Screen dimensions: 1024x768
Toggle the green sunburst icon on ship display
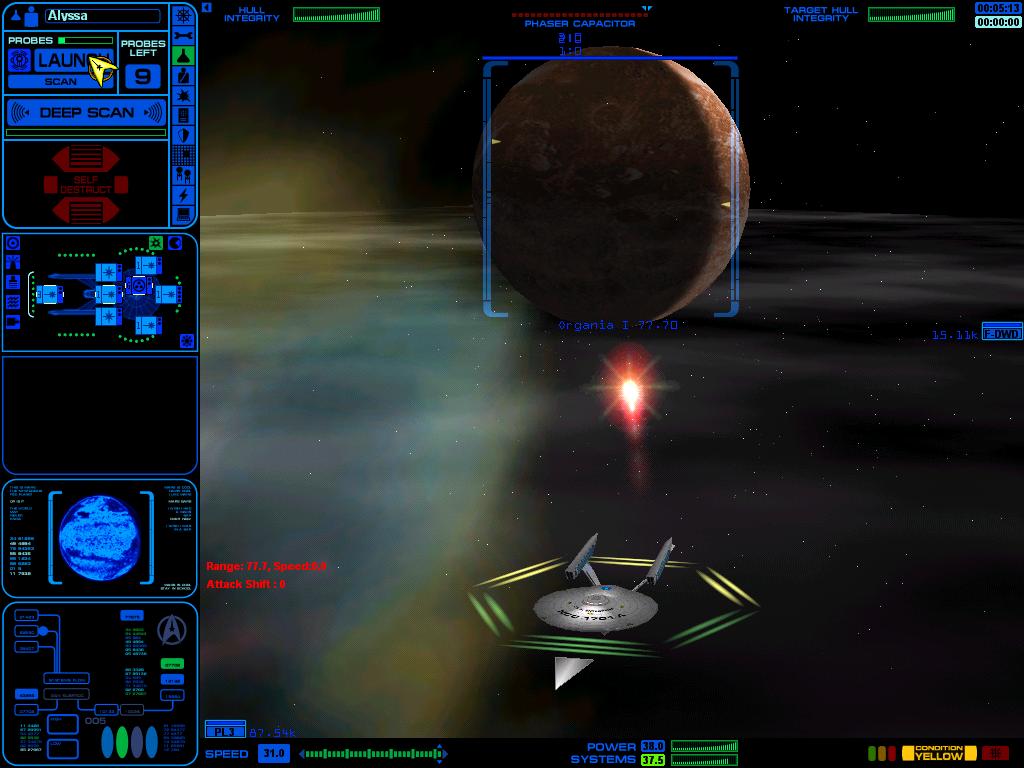pos(156,243)
